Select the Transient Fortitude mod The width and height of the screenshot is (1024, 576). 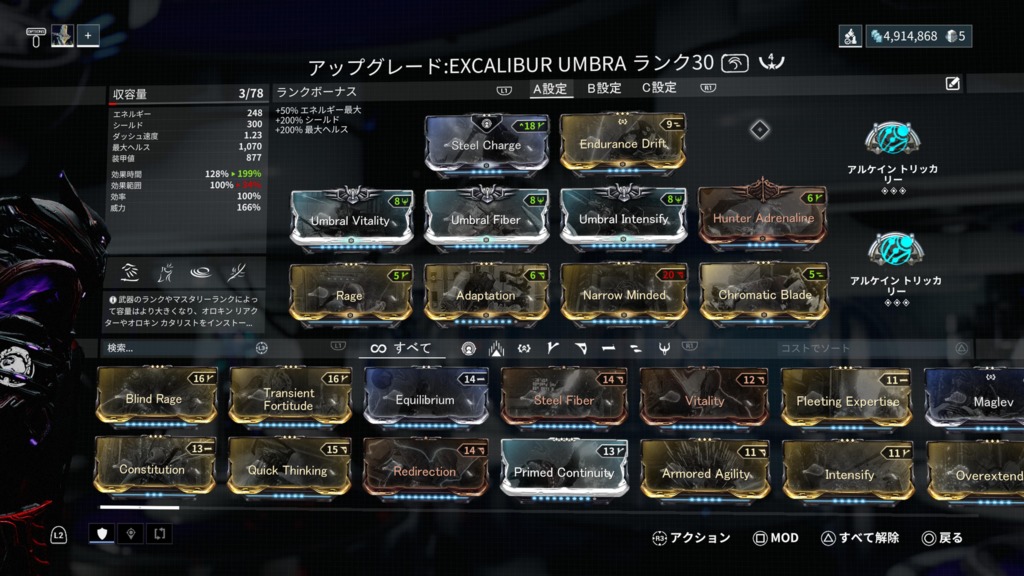(x=289, y=399)
